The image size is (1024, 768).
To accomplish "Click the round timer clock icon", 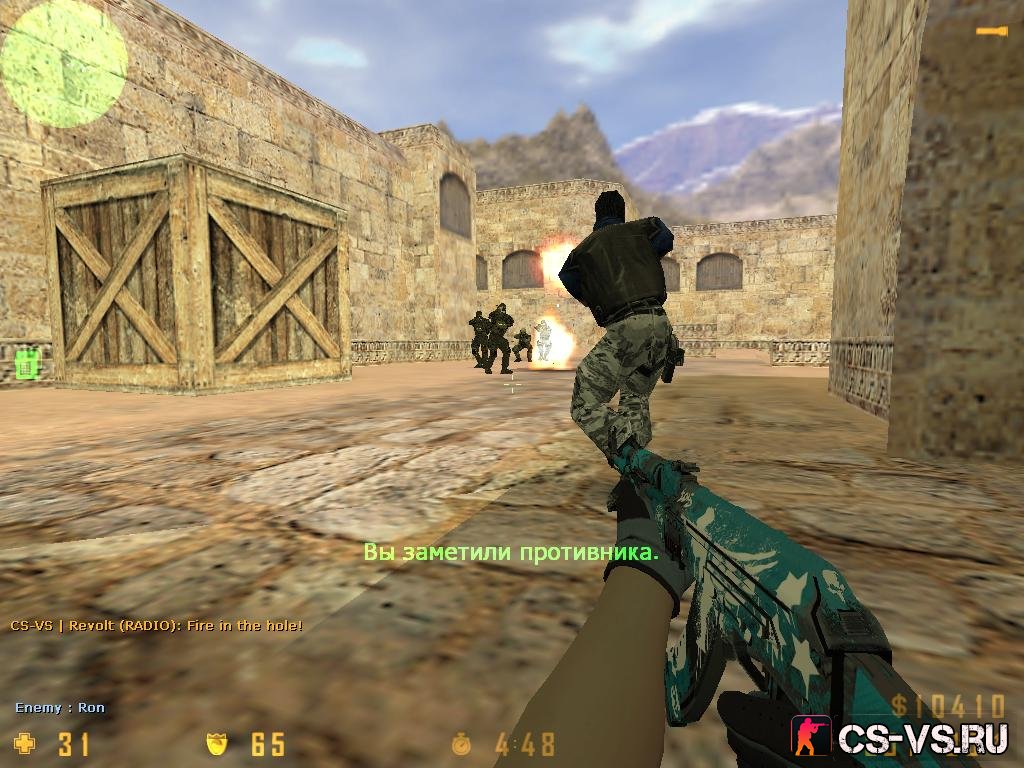I will click(462, 744).
